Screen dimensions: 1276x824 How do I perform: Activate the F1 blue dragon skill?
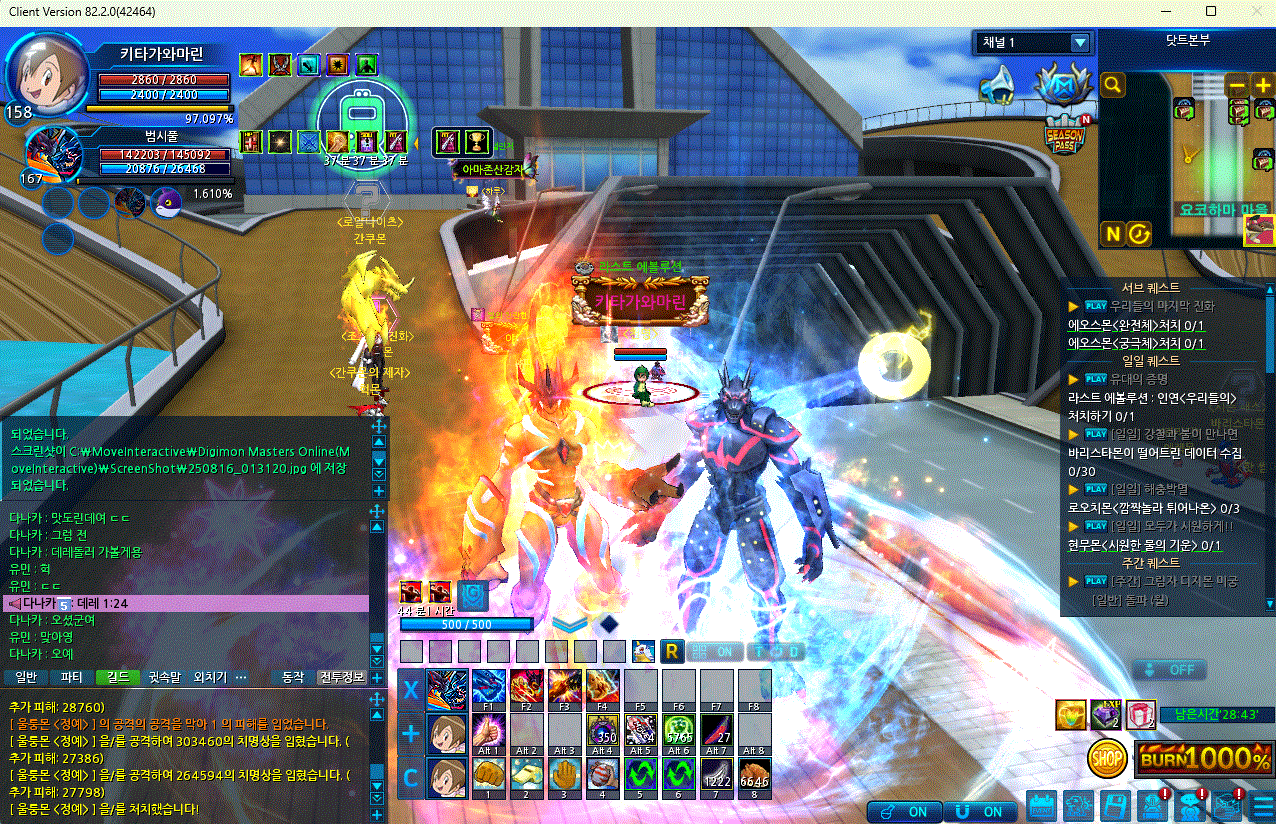click(x=489, y=689)
